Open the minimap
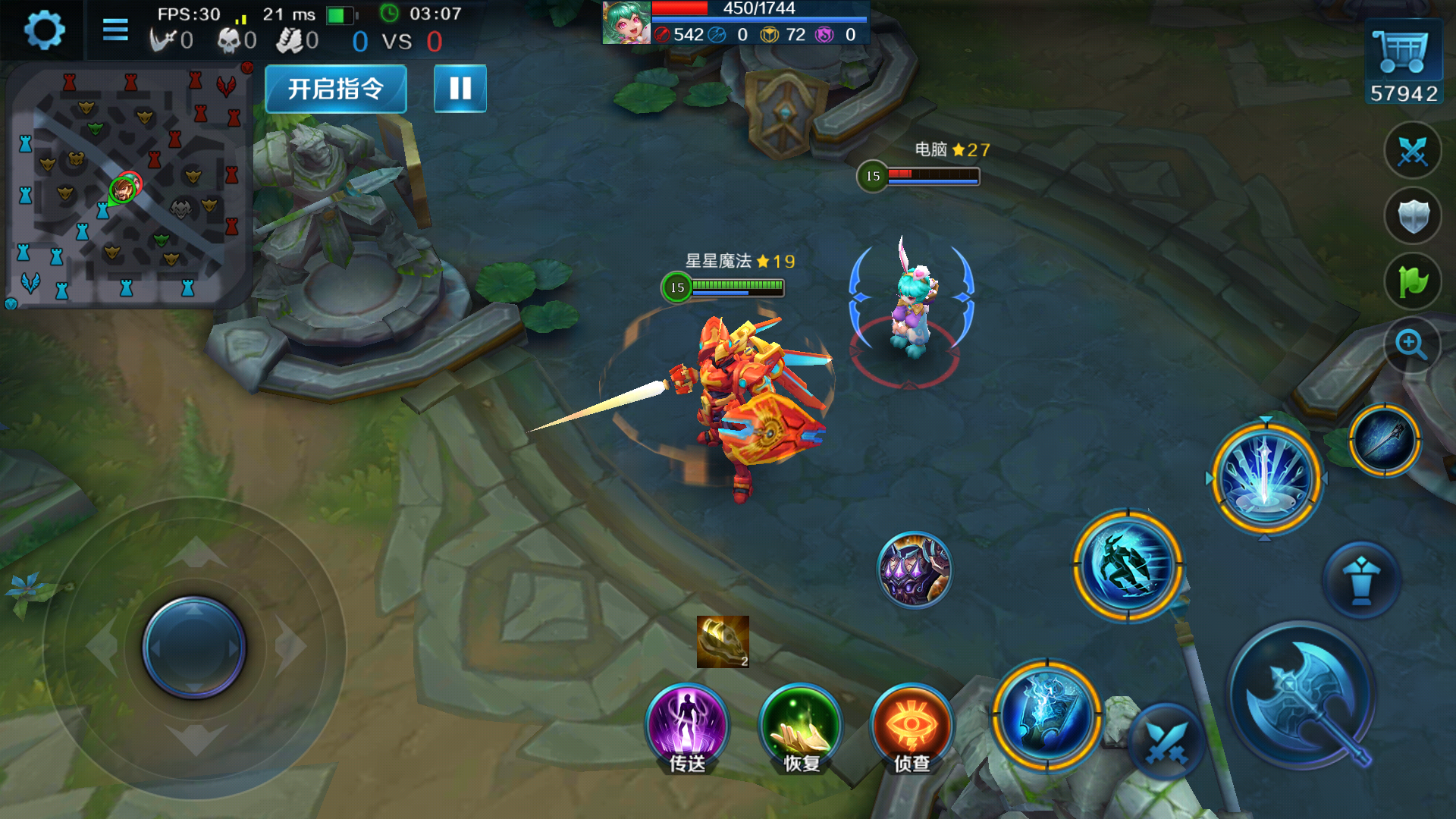The height and width of the screenshot is (819, 1456). click(x=127, y=186)
